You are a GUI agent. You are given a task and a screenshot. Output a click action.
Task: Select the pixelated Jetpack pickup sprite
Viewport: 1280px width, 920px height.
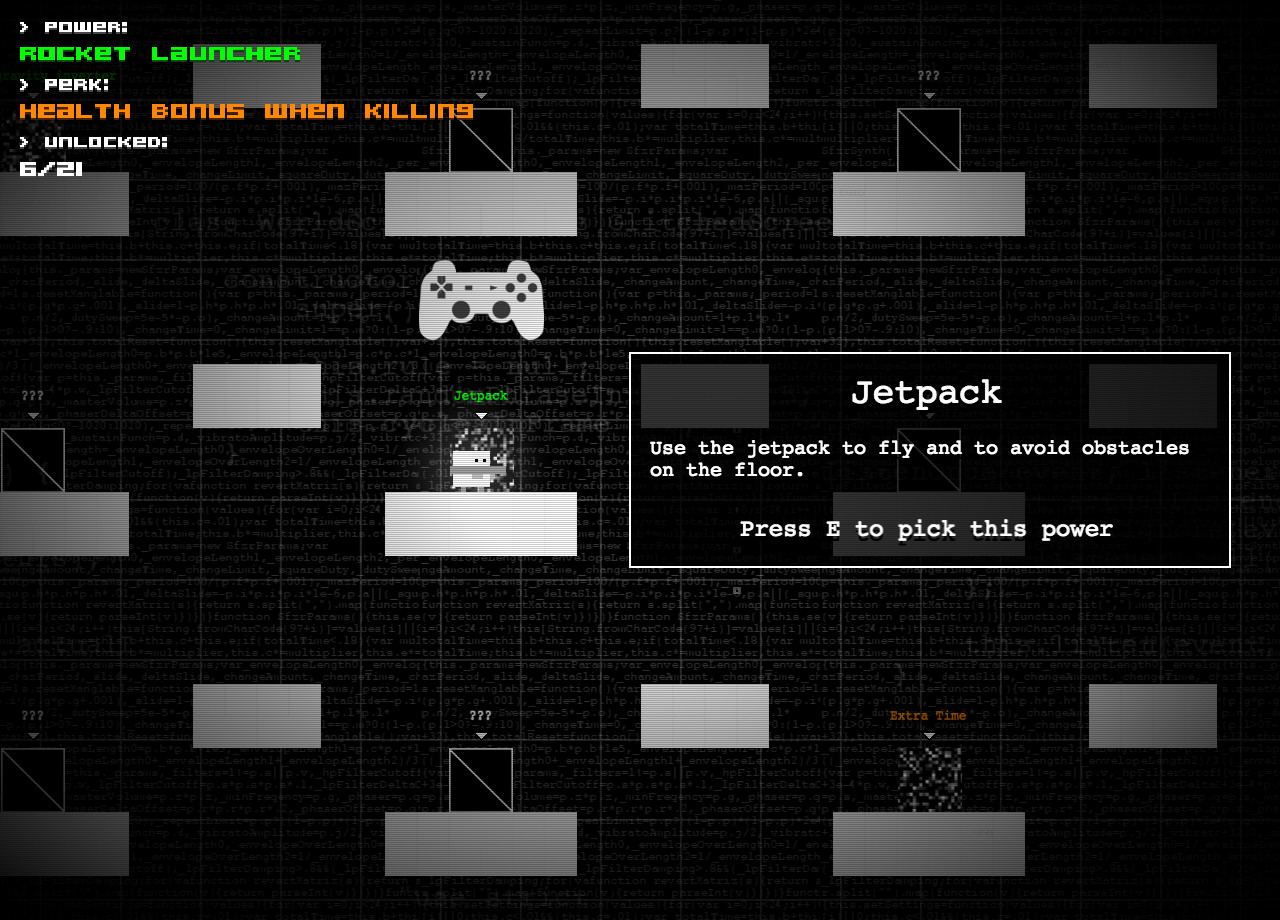pyautogui.click(x=482, y=460)
